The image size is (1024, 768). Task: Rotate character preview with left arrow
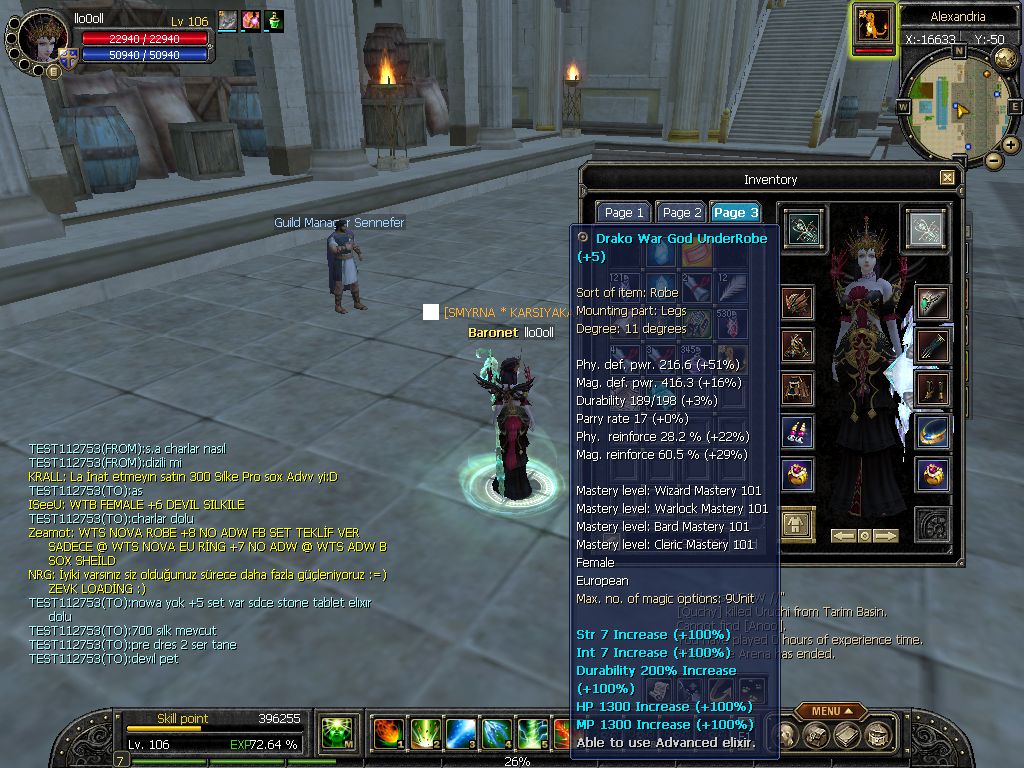click(843, 536)
